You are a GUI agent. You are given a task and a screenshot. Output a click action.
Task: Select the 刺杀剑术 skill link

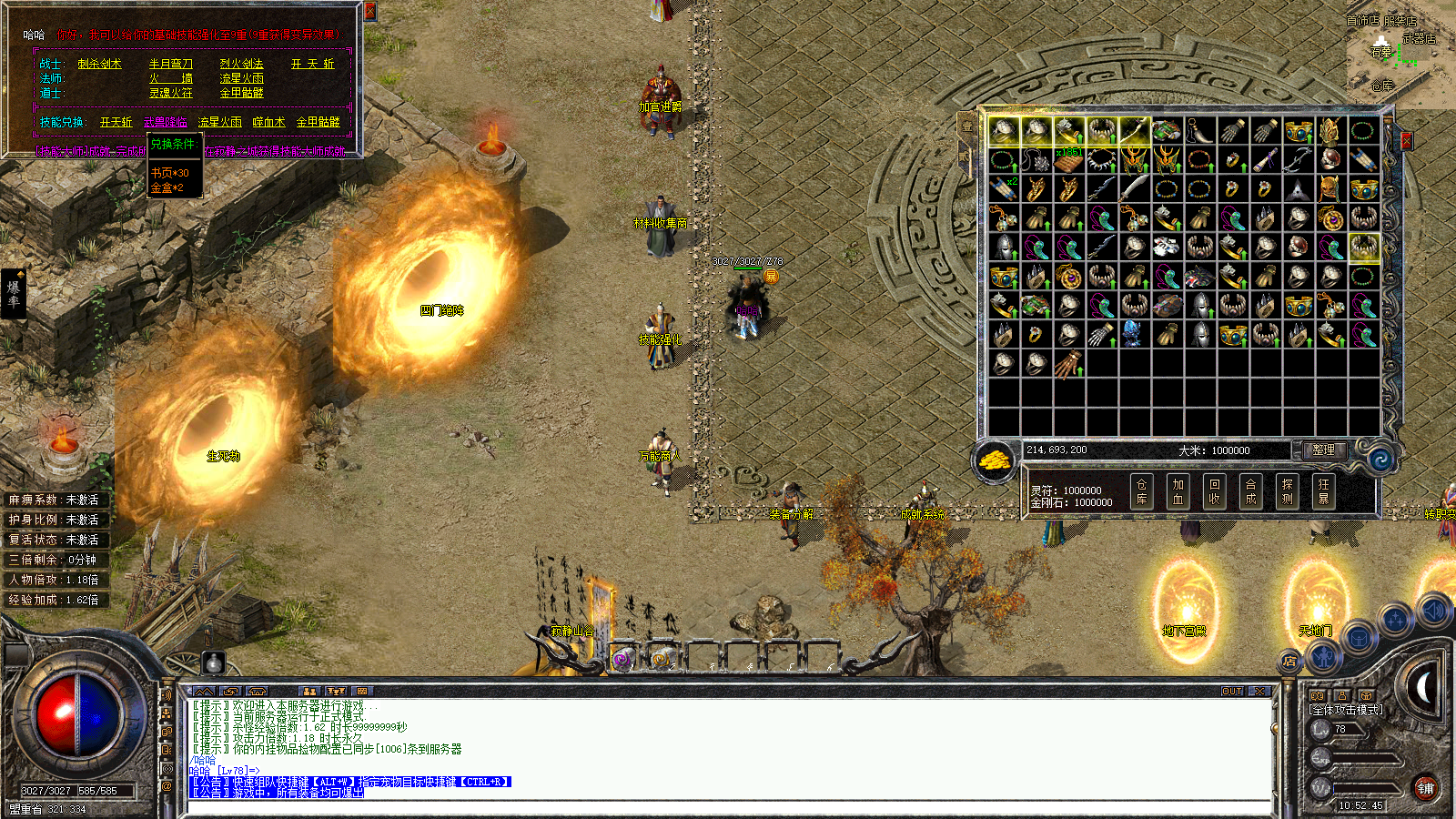tap(99, 64)
